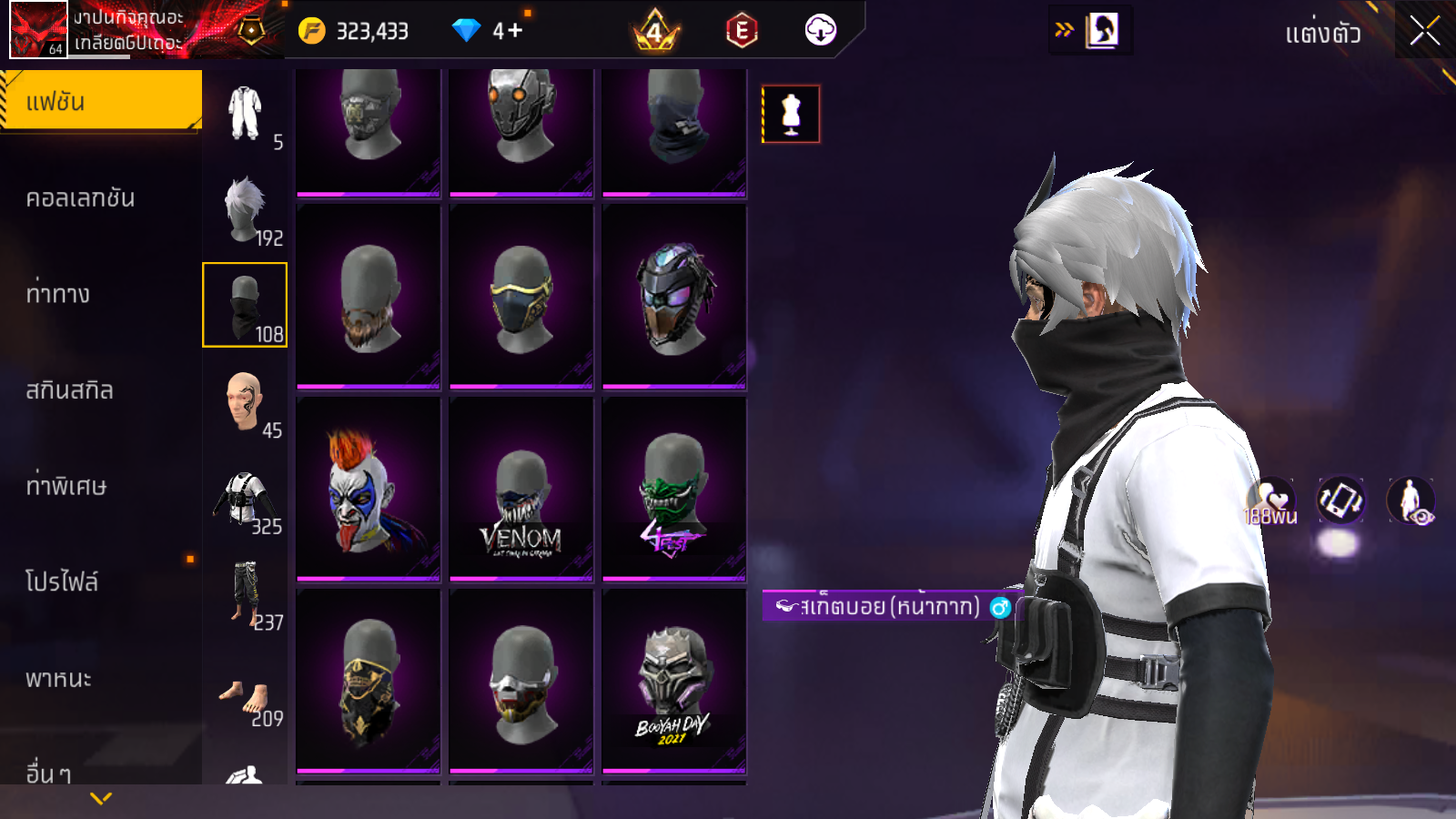
Task: Go to the โปรไฟล์ profile tab
Action: point(62,581)
